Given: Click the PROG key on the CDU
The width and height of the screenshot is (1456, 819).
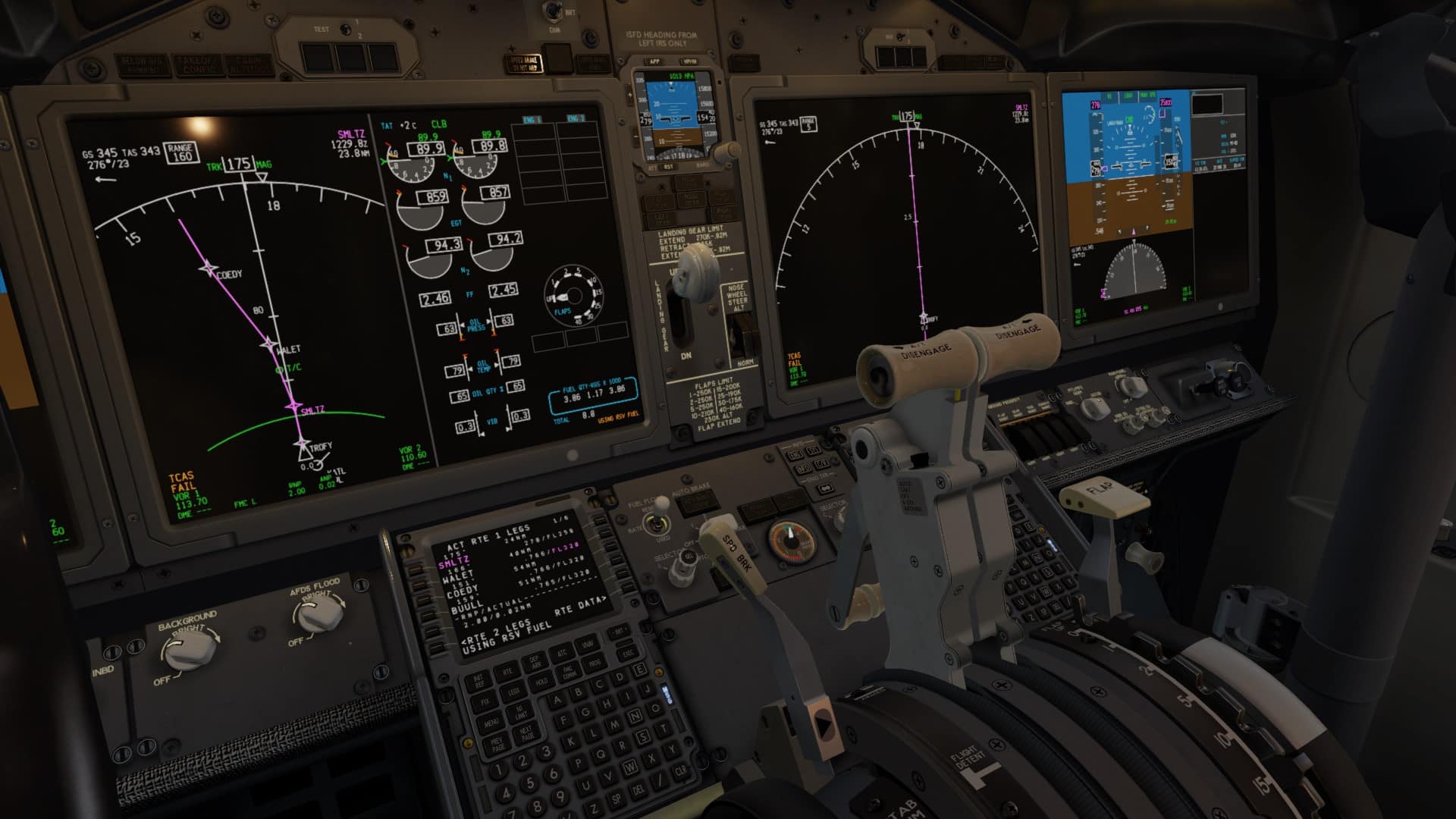Looking at the screenshot, I should tap(595, 663).
